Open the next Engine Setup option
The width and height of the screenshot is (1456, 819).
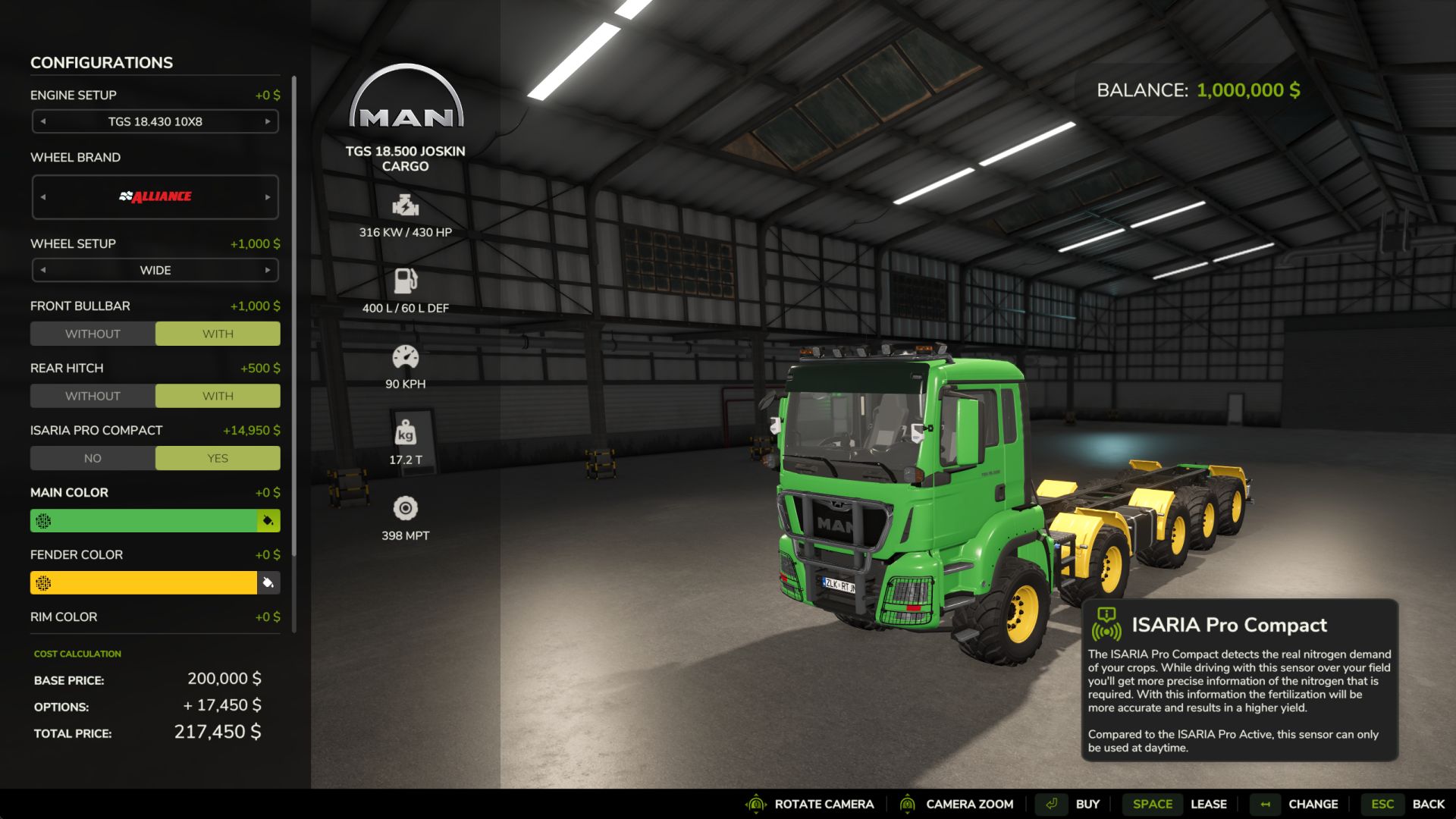[267, 121]
